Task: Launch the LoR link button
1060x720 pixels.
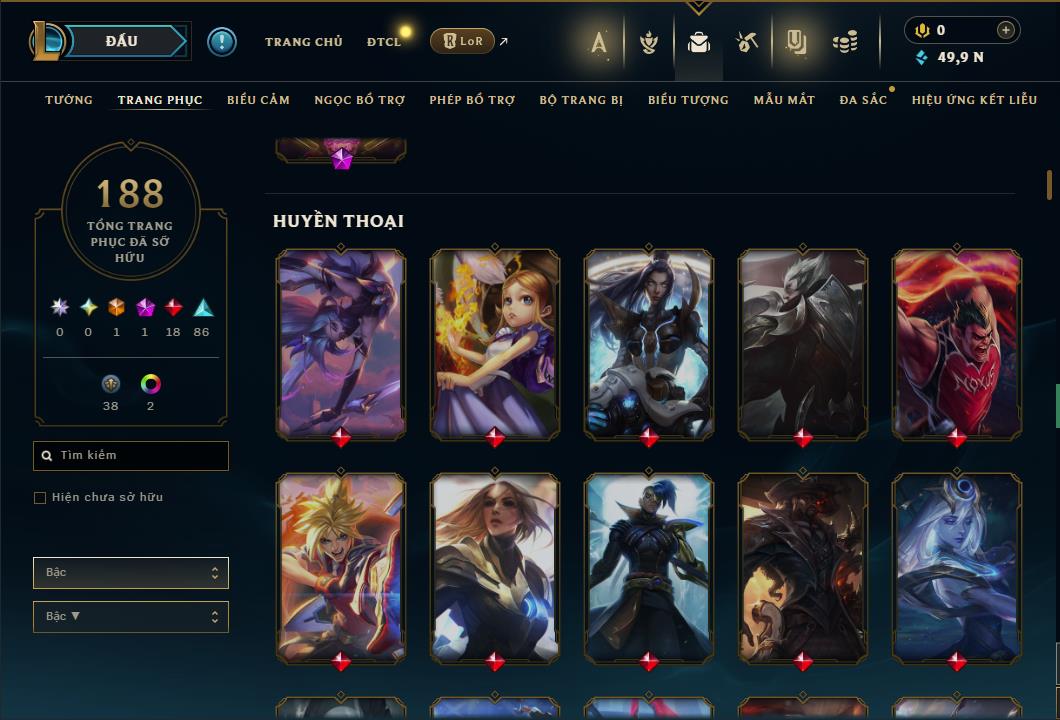Action: click(x=462, y=41)
